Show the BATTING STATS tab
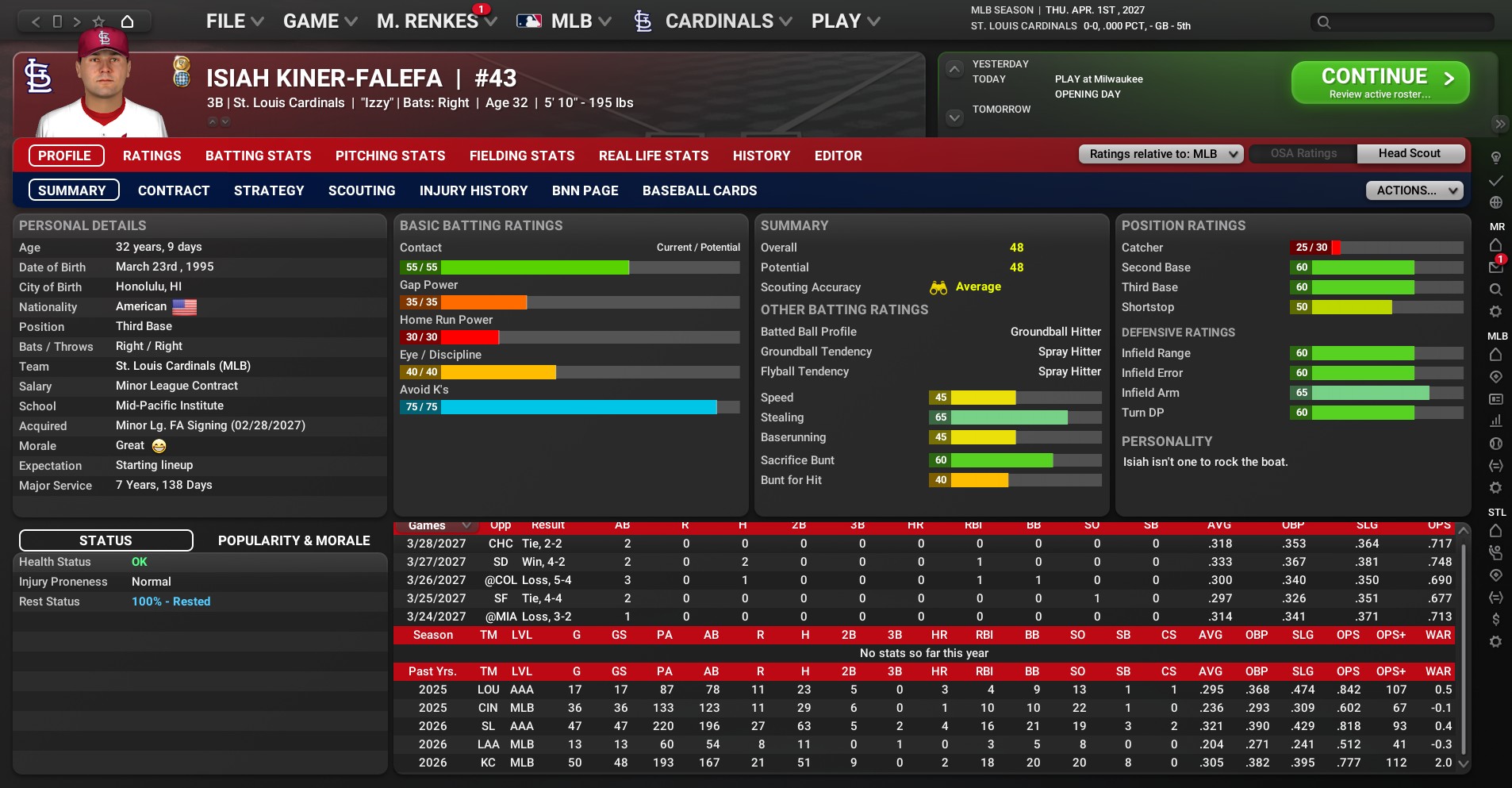This screenshot has height=788, width=1512. click(258, 156)
